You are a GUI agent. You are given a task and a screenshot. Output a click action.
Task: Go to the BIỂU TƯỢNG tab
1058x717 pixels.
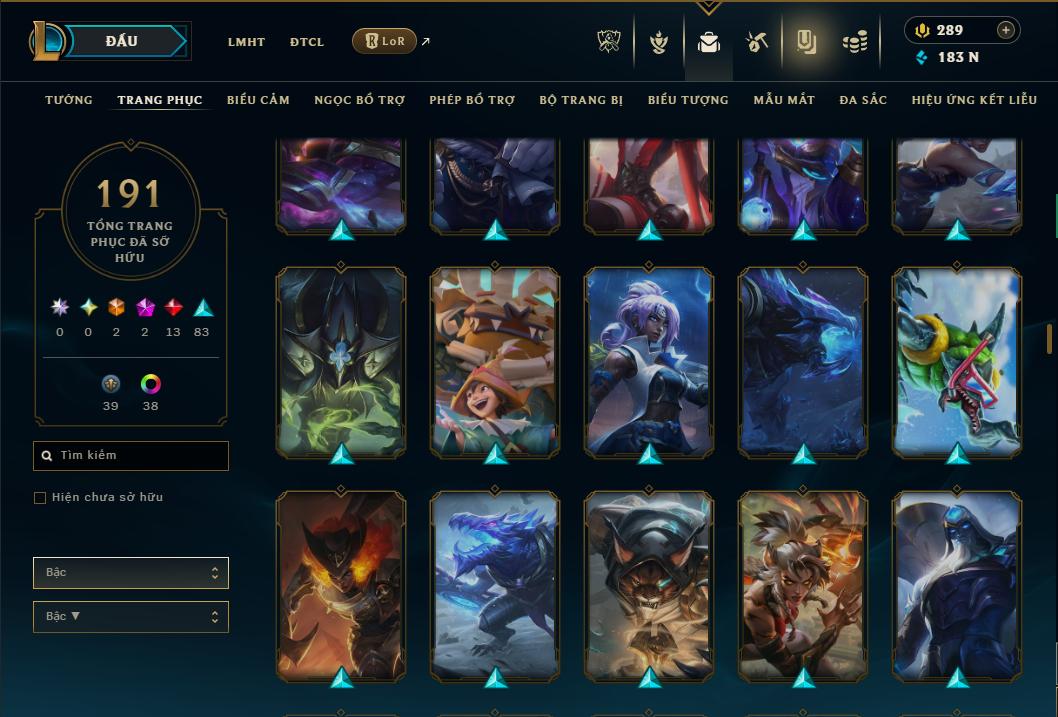pos(688,100)
